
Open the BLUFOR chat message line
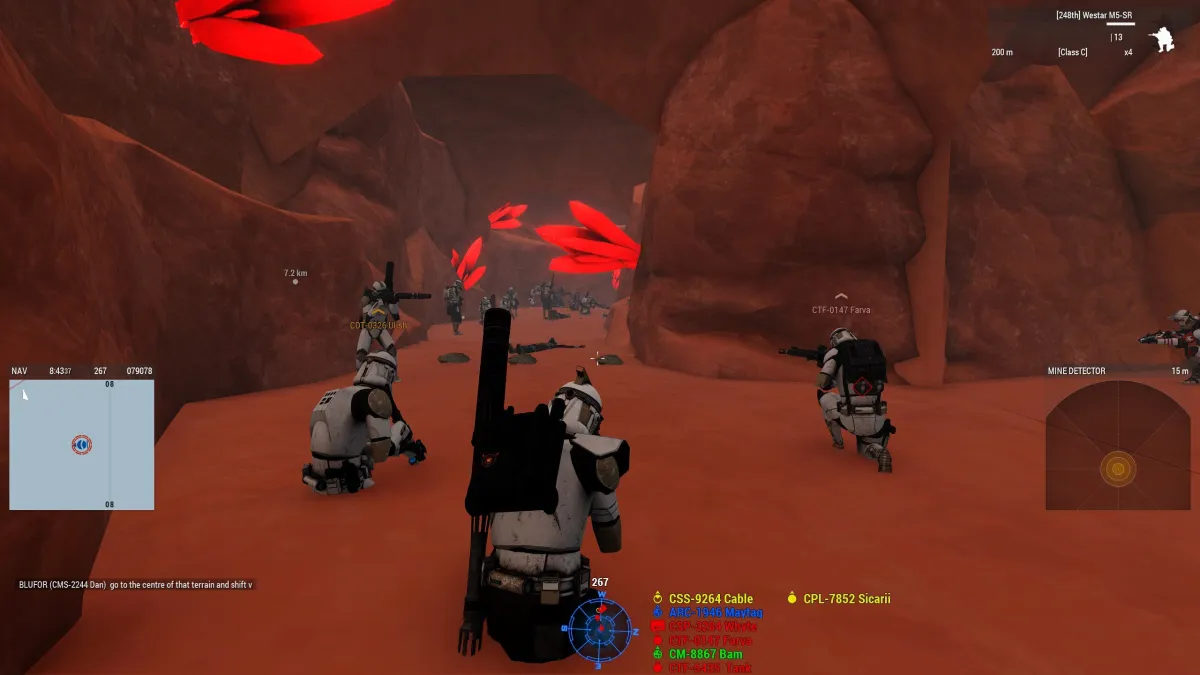pyautogui.click(x=136, y=584)
